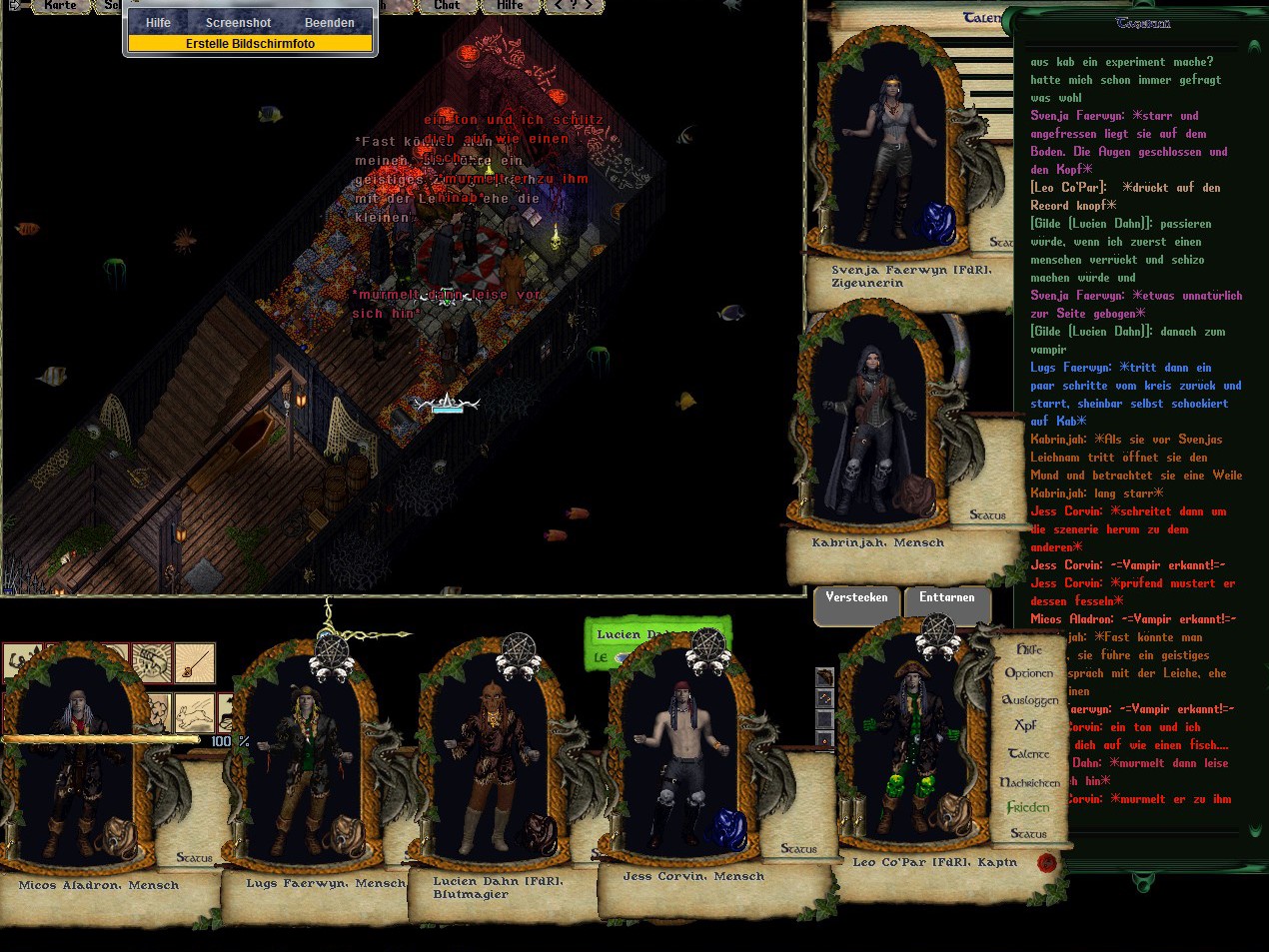1269x952 pixels.
Task: Open the Karte menu button
Action: (x=60, y=6)
